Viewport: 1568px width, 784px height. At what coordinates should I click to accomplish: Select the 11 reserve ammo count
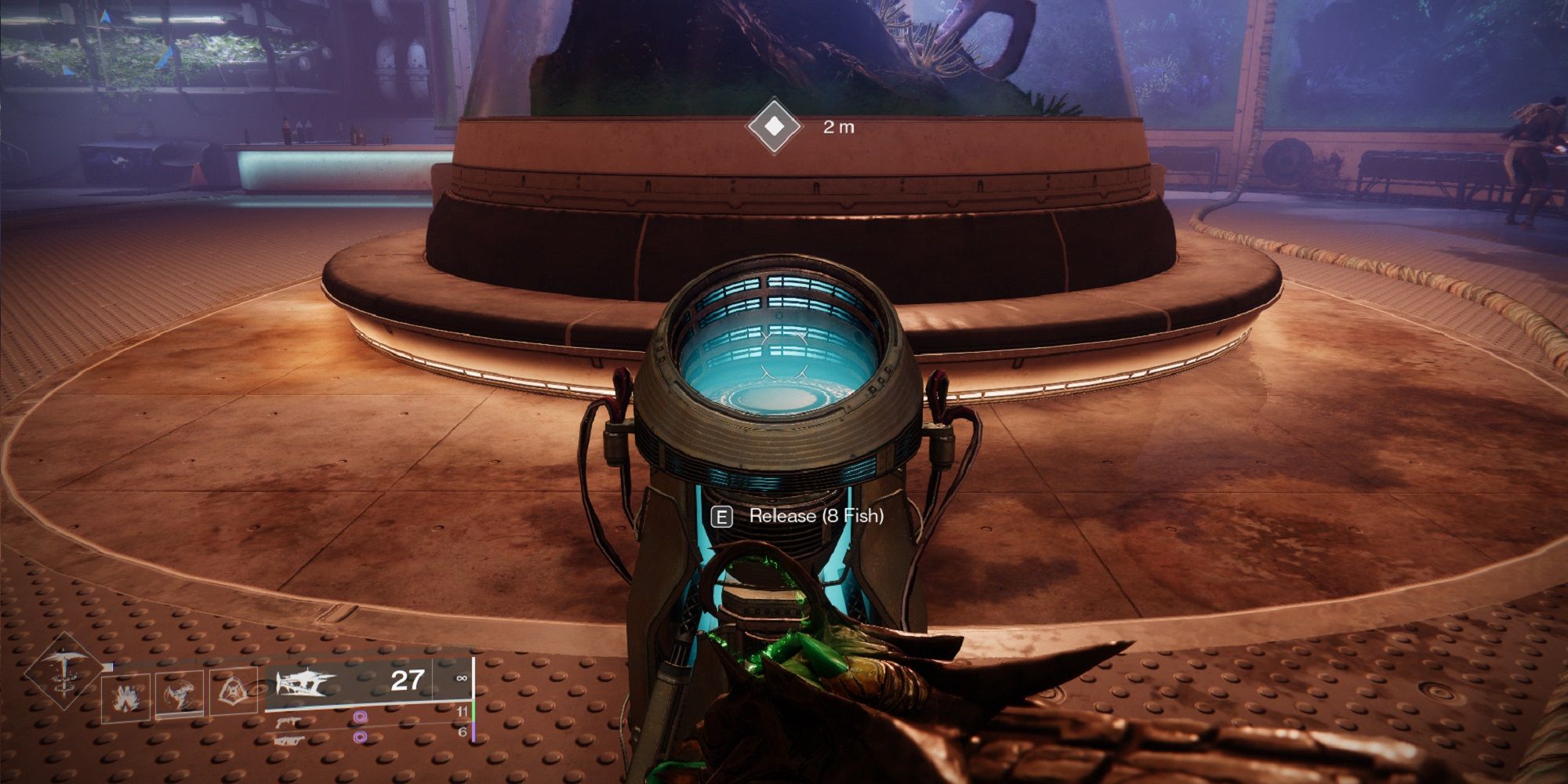coord(463,712)
